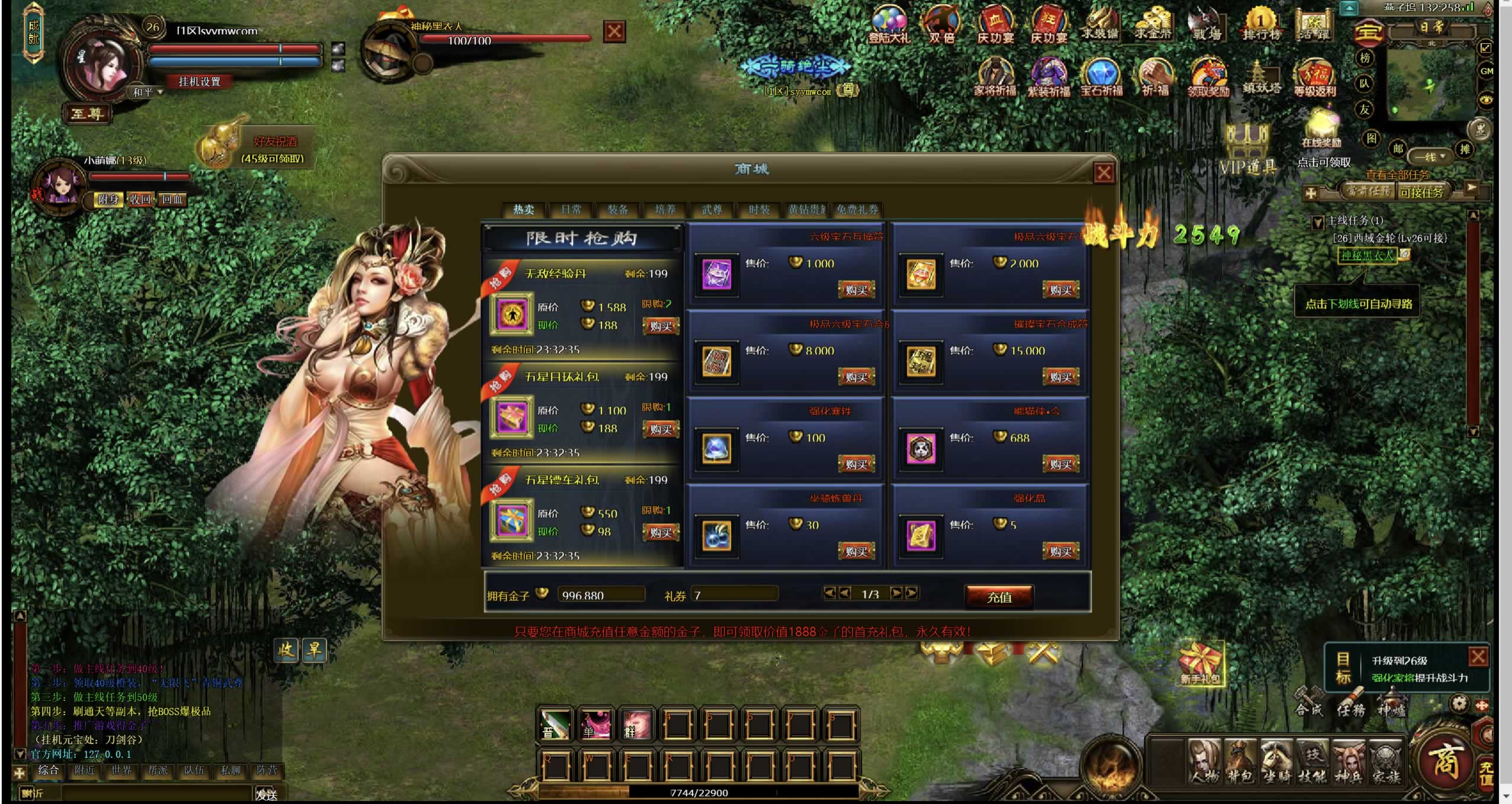Select the 免费礼券 tab
Viewport: 1512px width, 804px height.
857,210
